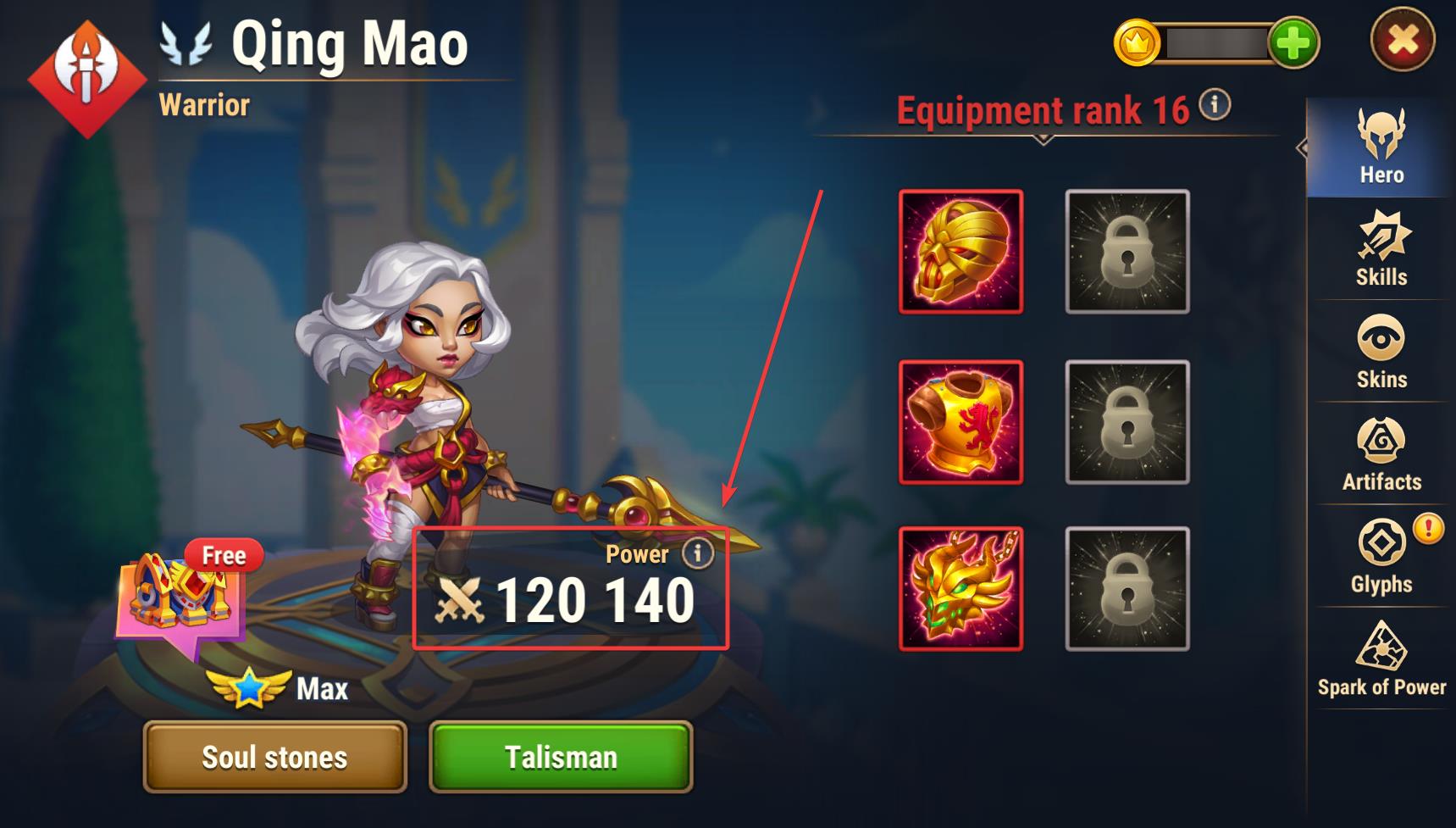Viewport: 1456px width, 828px height.
Task: Open the Skins tab
Action: pyautogui.click(x=1381, y=353)
